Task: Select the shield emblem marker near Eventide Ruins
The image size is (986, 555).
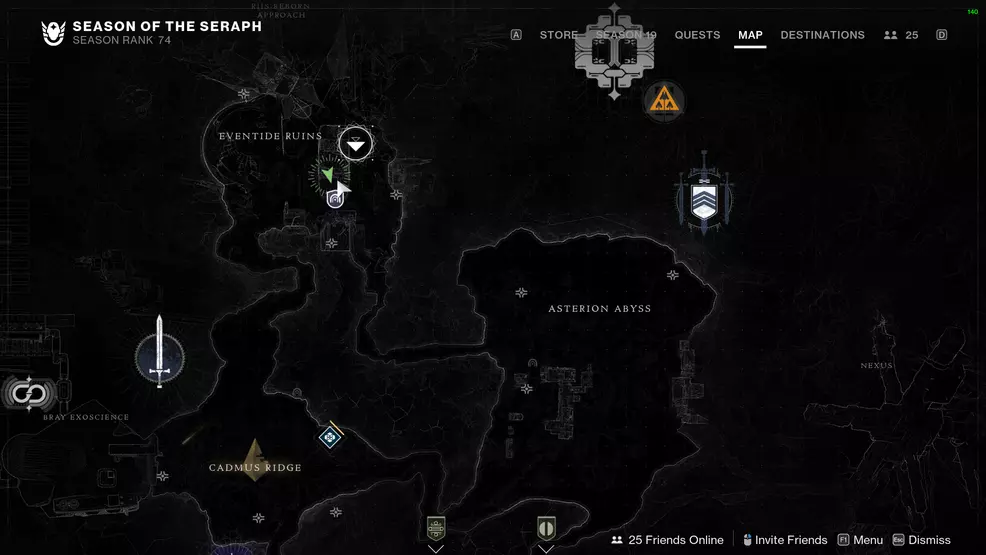Action: 336,198
